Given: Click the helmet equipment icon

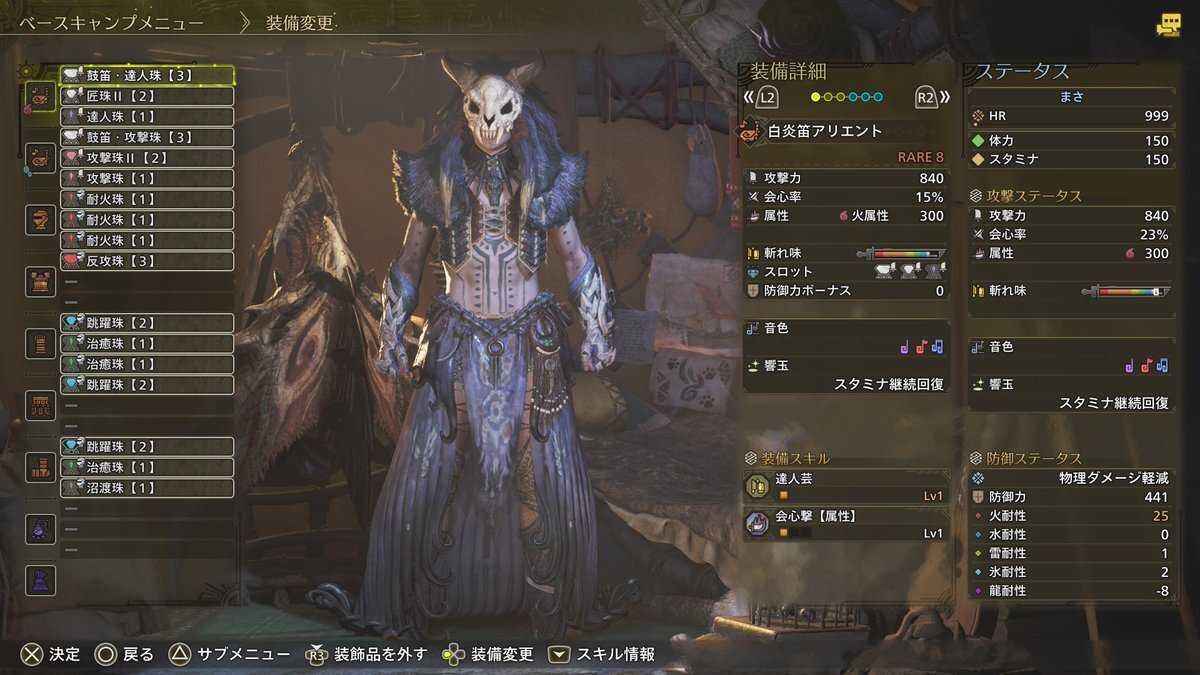Looking at the screenshot, I should [x=40, y=219].
